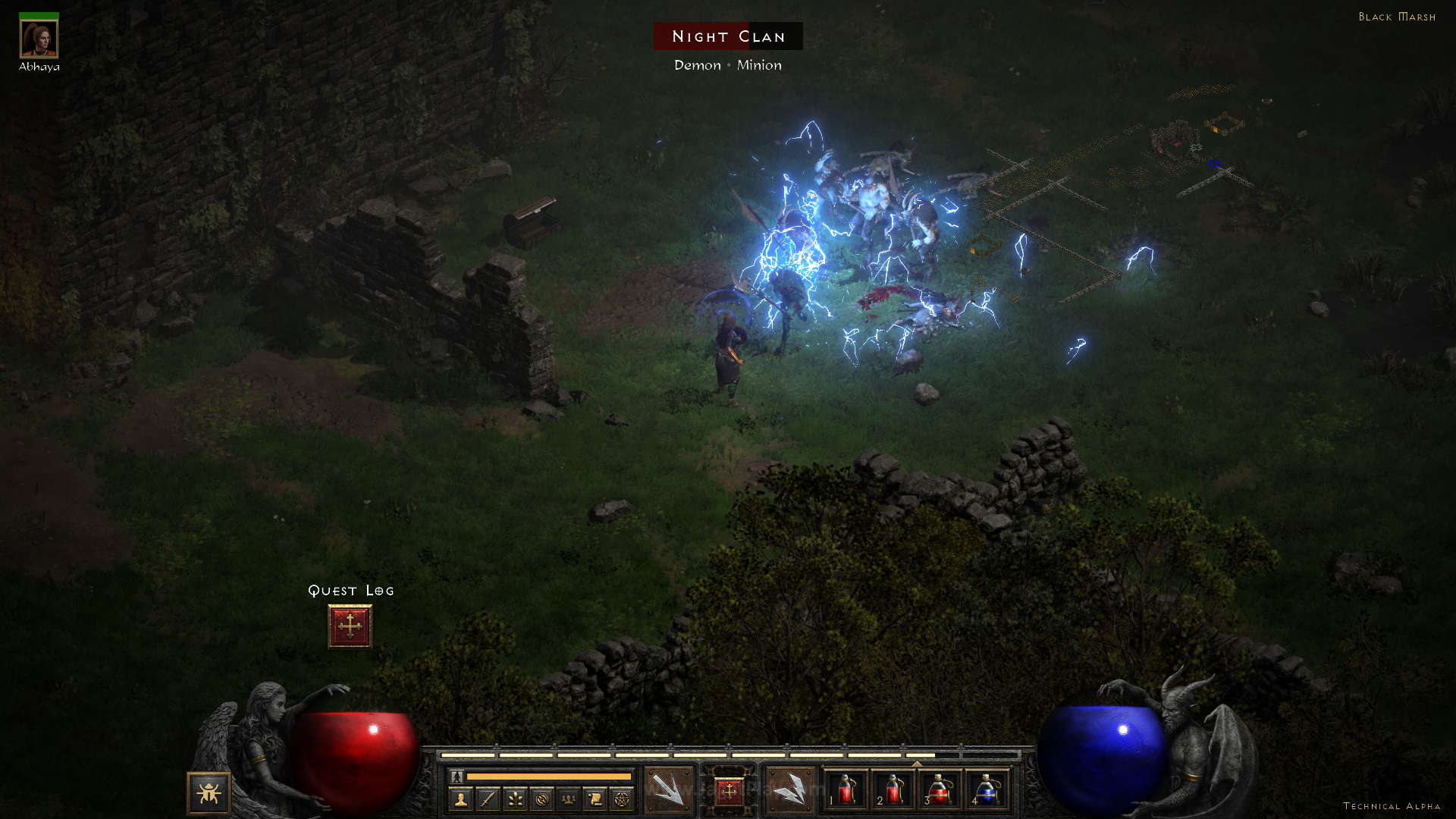Image resolution: width=1456 pixels, height=819 pixels.
Task: Select Abhaya's mercenary portrait
Action: tap(39, 39)
